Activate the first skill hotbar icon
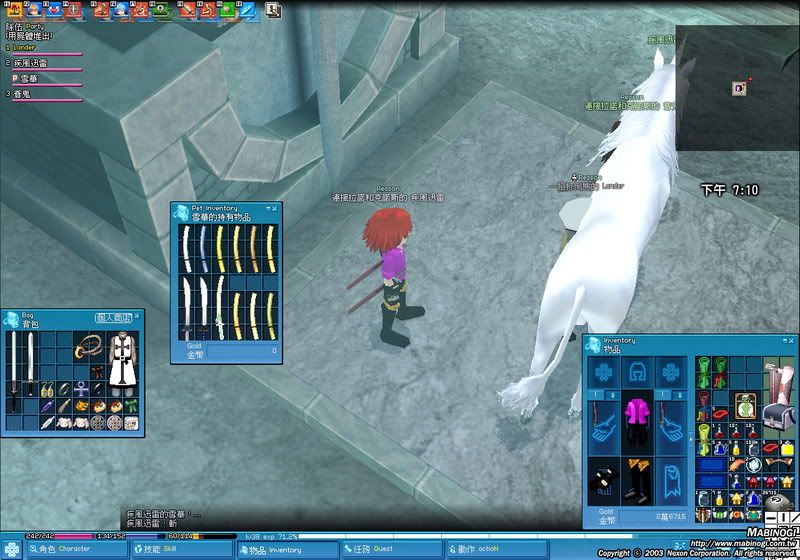The width and height of the screenshot is (800, 560). (15, 11)
